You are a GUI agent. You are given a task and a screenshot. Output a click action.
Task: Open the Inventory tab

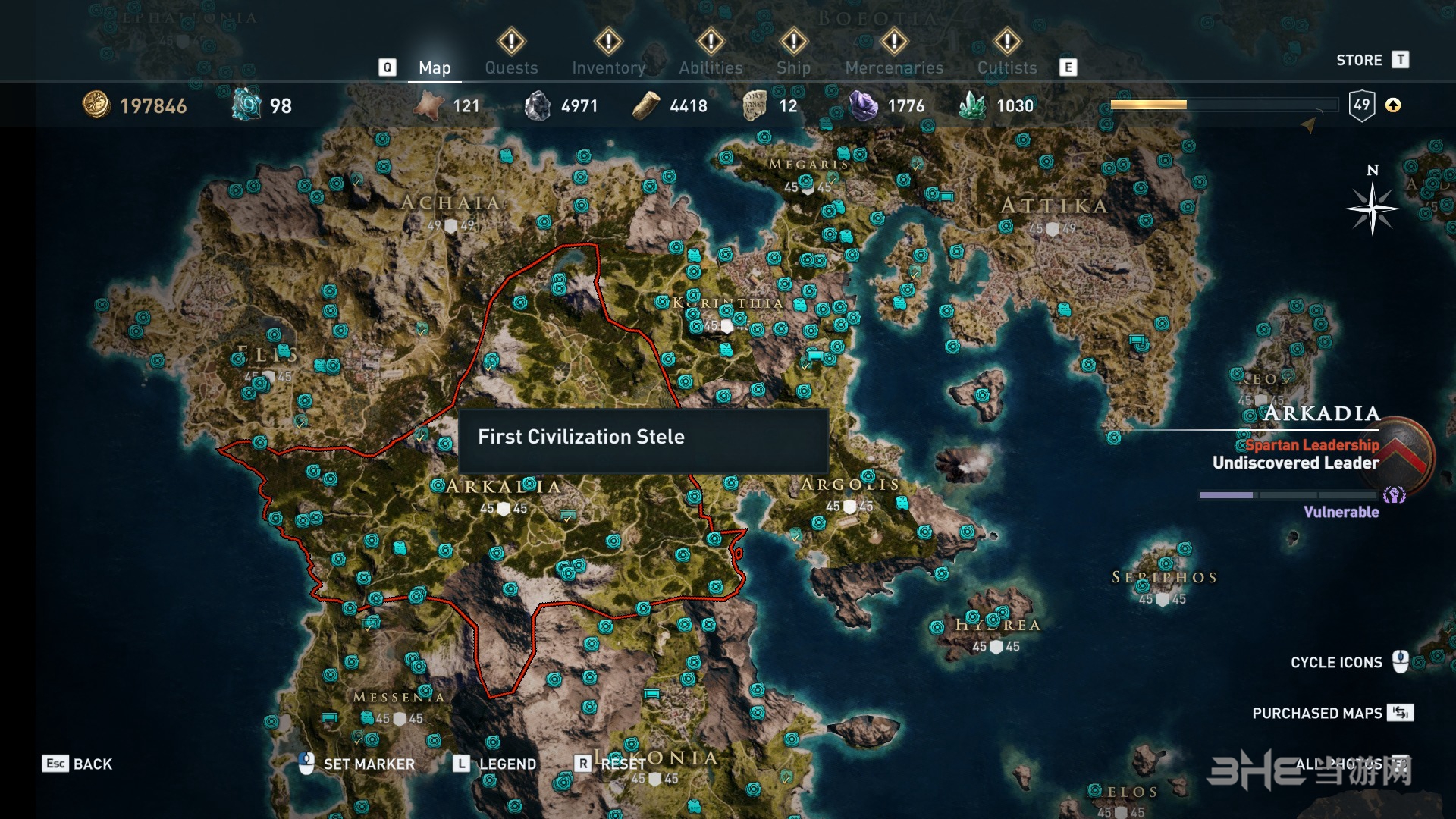[x=608, y=67]
